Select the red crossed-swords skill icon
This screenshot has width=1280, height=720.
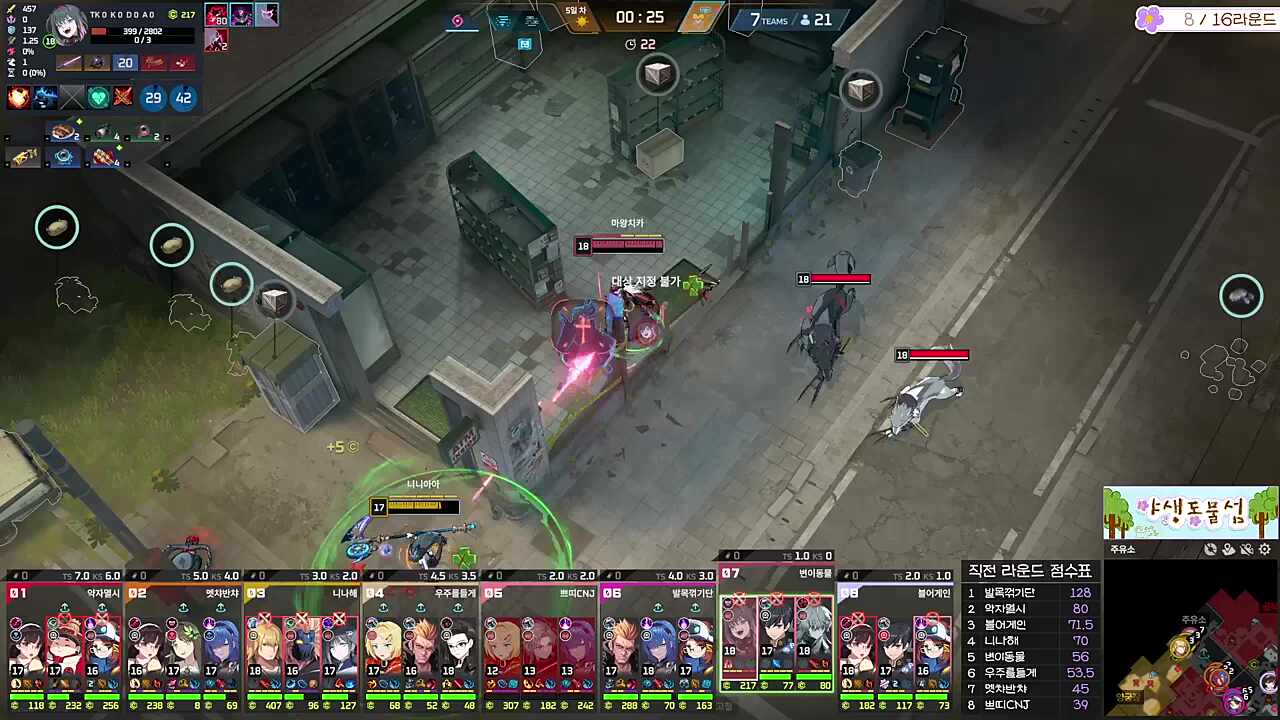(122, 97)
